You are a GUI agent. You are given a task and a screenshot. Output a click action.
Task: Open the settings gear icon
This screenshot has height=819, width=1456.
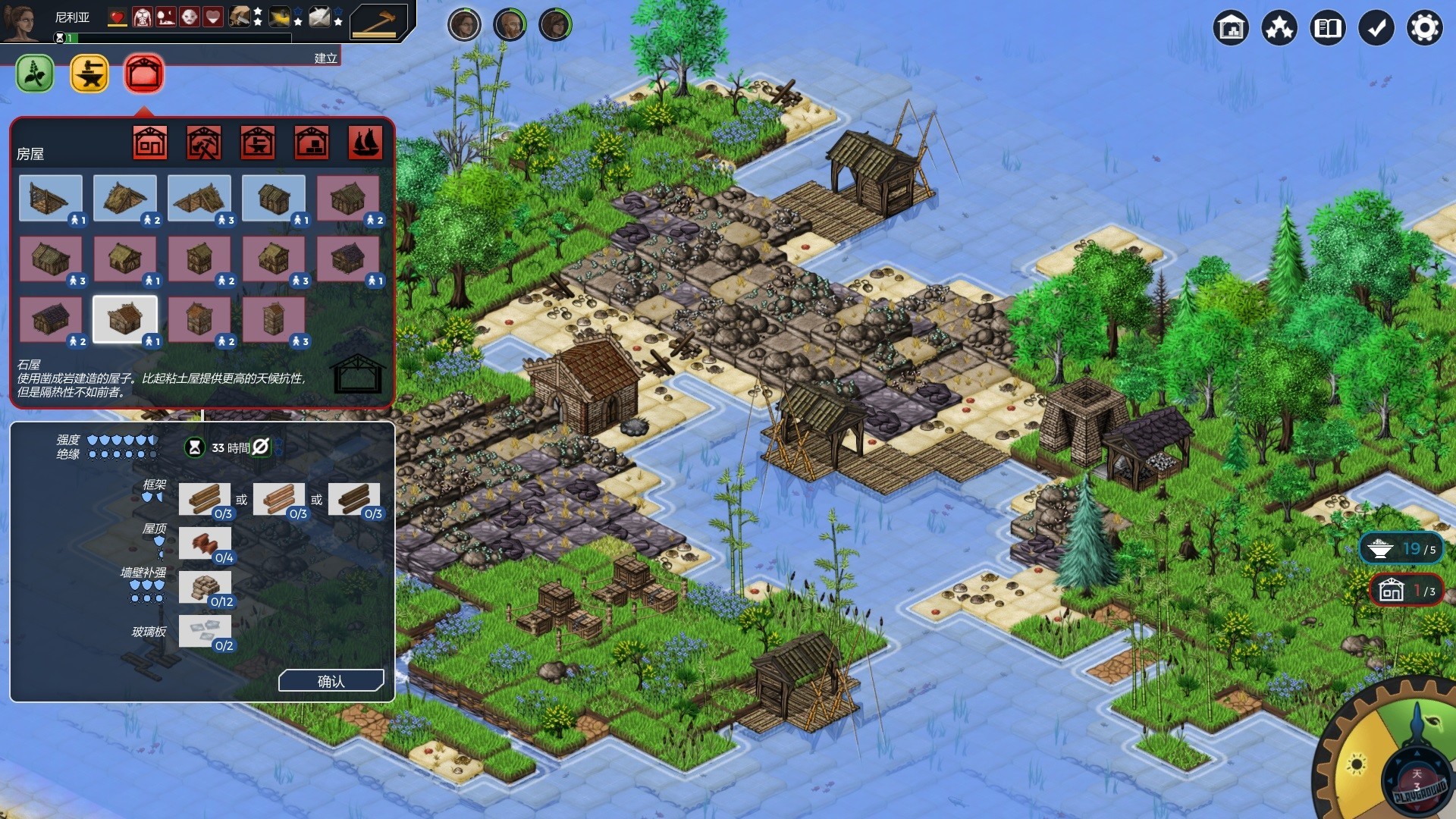(1425, 27)
